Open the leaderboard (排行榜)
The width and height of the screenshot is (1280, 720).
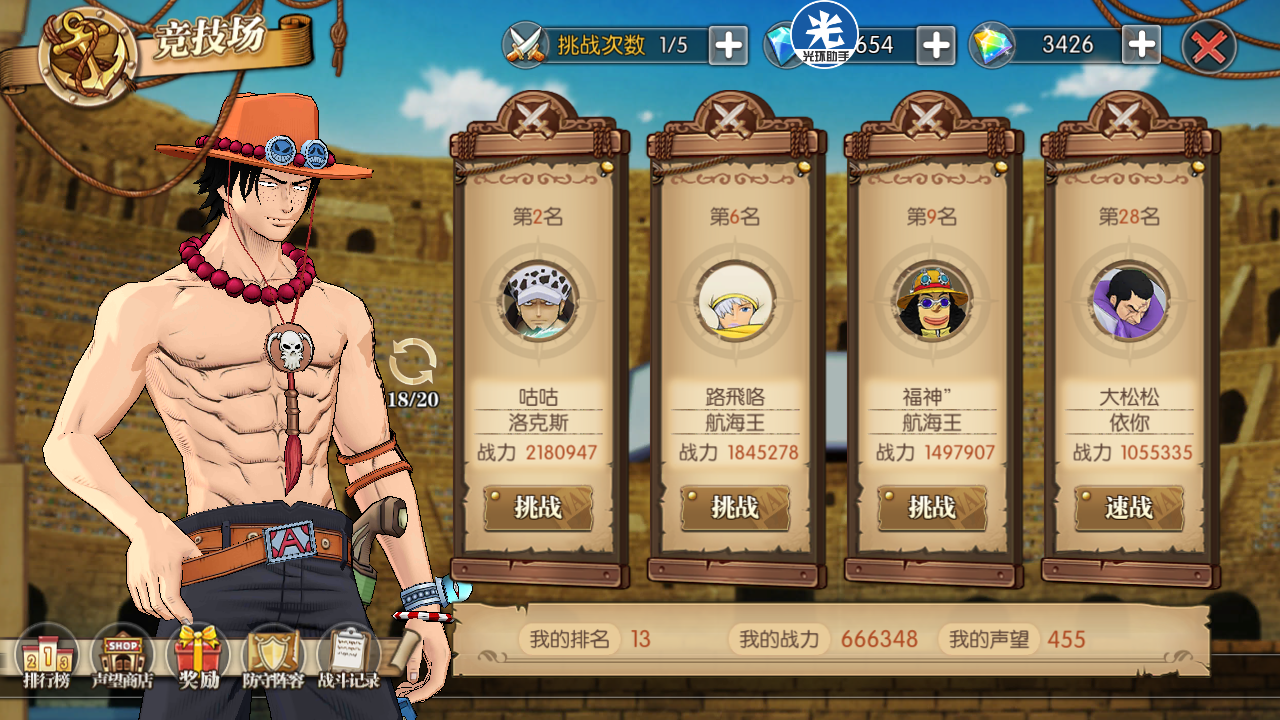click(48, 657)
